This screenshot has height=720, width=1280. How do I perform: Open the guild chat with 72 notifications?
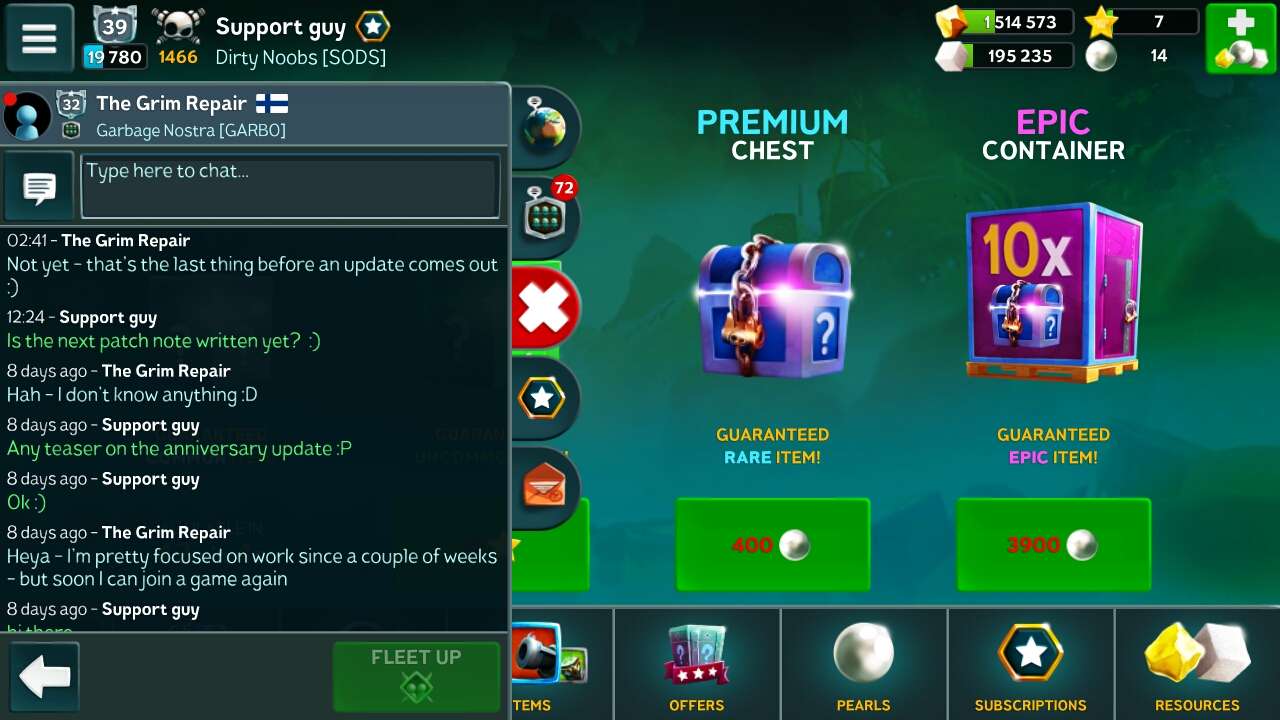(544, 216)
